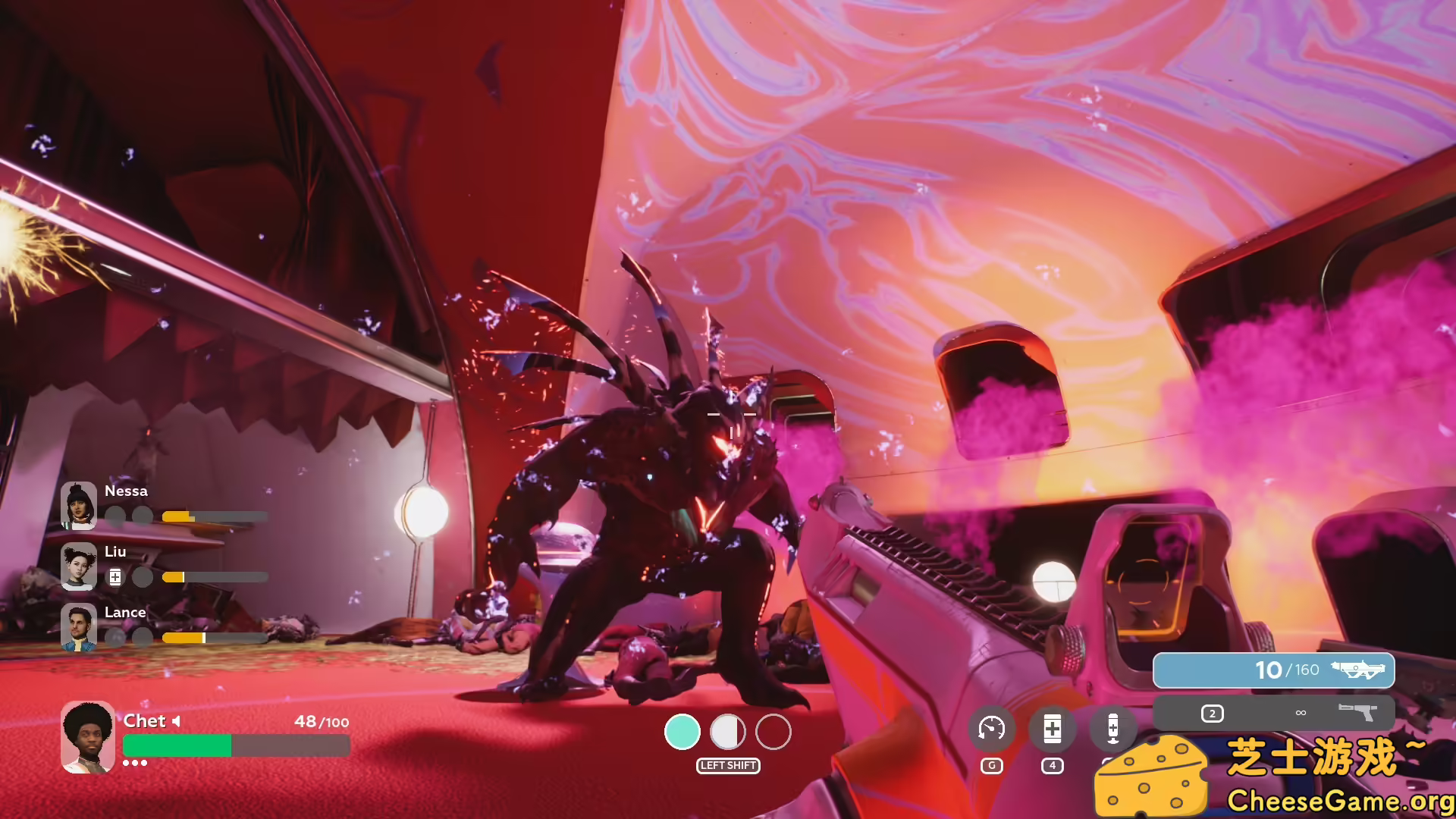Image resolution: width=1456 pixels, height=819 pixels.
Task: Toggle the filled teal stamina circle
Action: pos(682,733)
